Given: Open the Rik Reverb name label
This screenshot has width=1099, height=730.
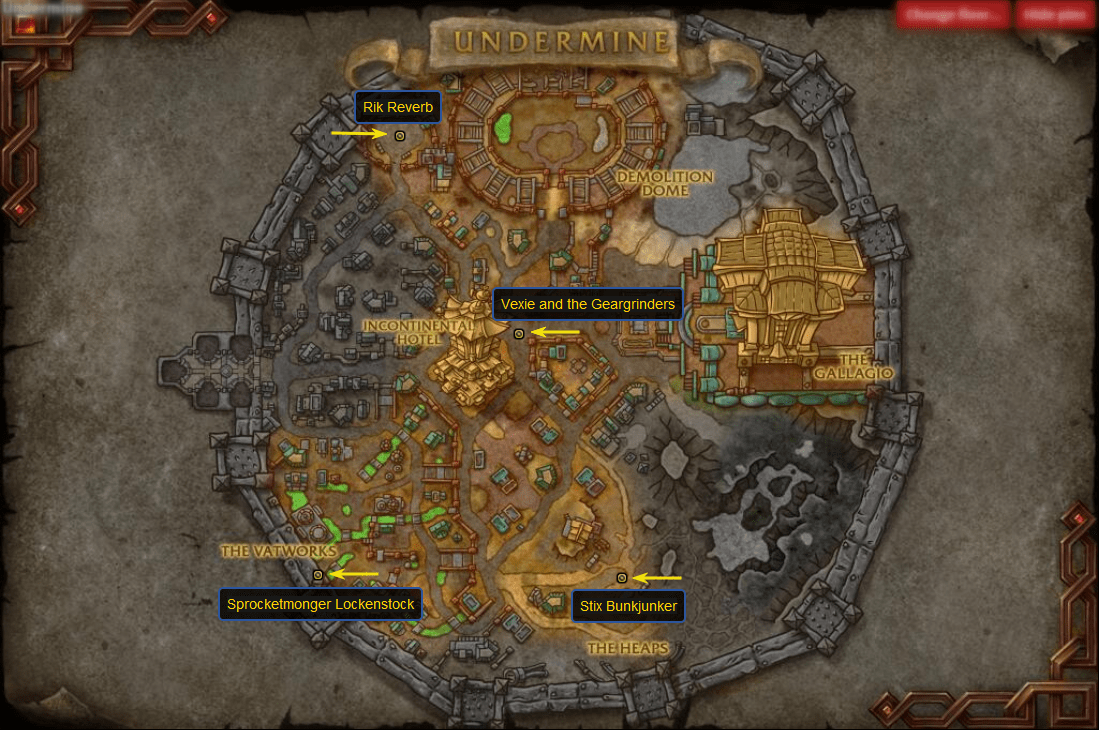Looking at the screenshot, I should pos(397,107).
